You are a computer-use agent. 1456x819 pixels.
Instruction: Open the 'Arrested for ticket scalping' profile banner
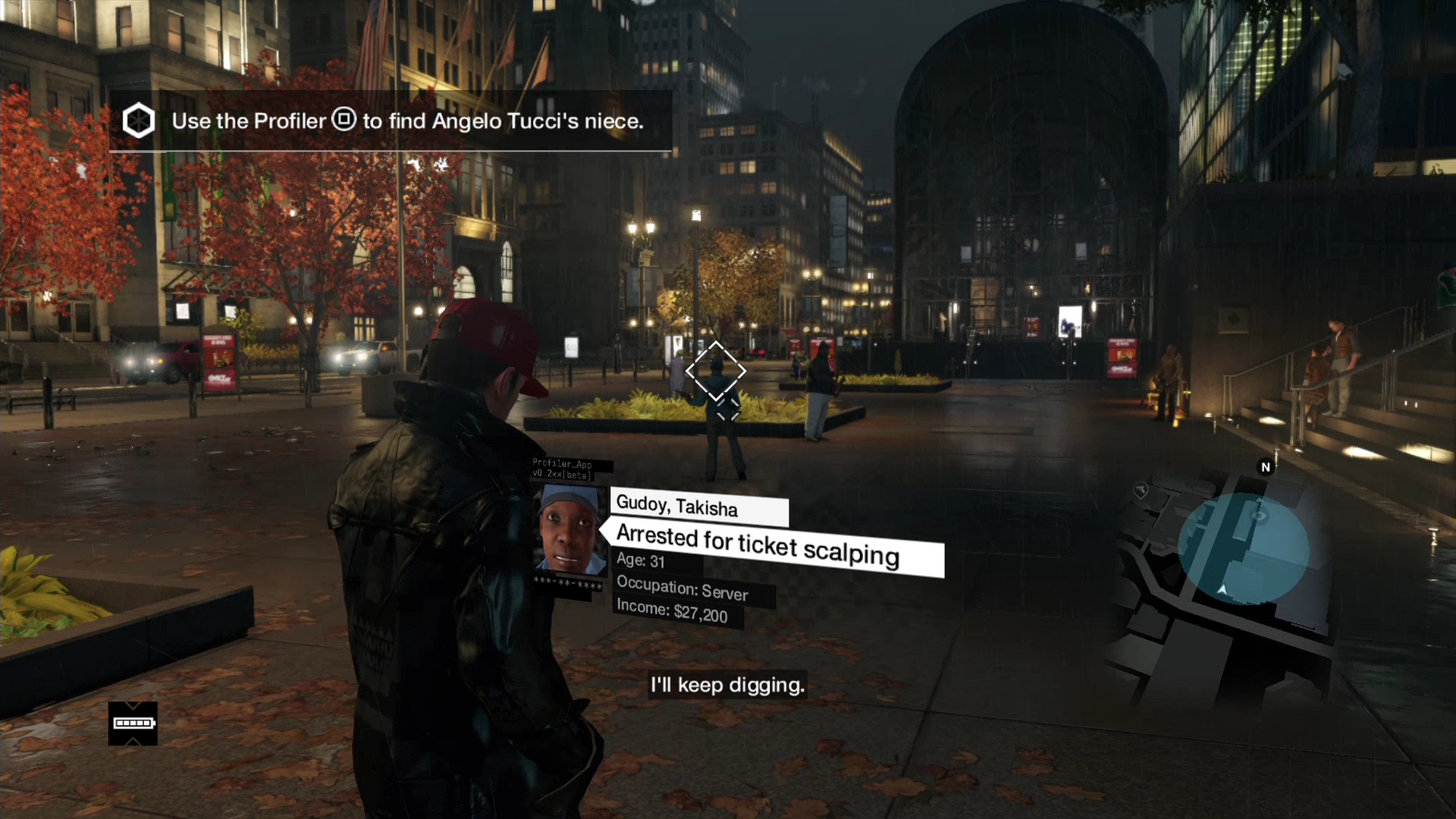(773, 548)
